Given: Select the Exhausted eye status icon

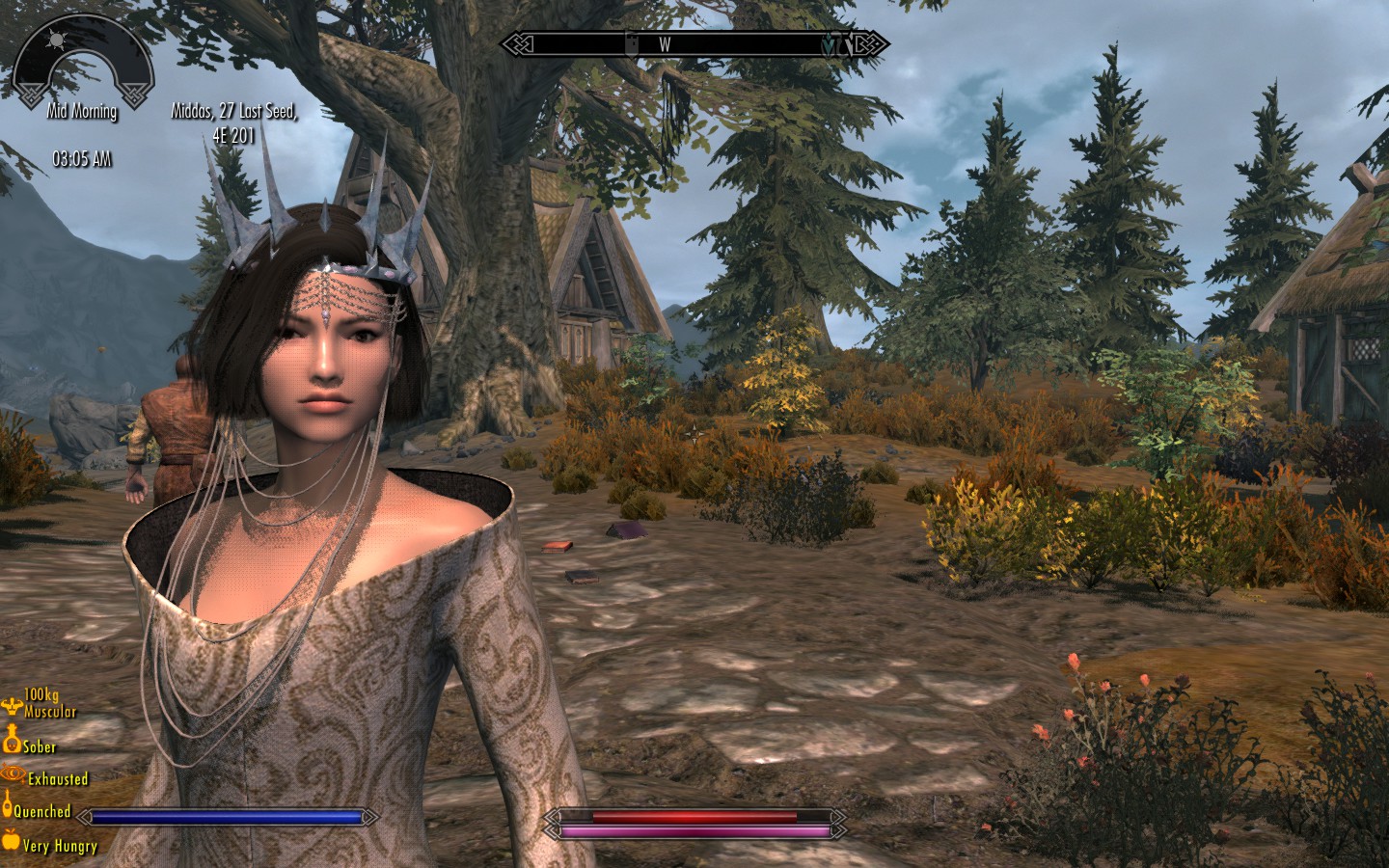Looking at the screenshot, I should click(x=13, y=773).
